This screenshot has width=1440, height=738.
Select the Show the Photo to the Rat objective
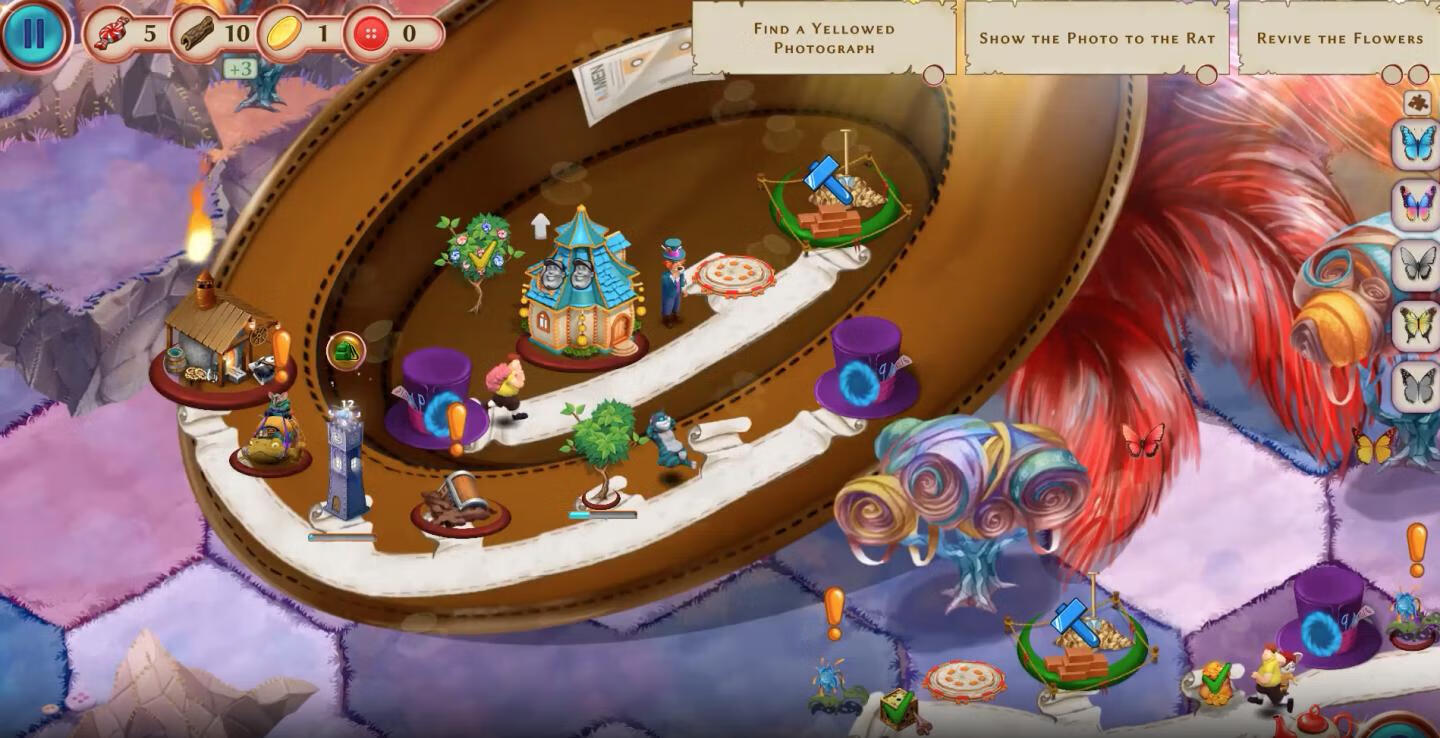point(1096,38)
